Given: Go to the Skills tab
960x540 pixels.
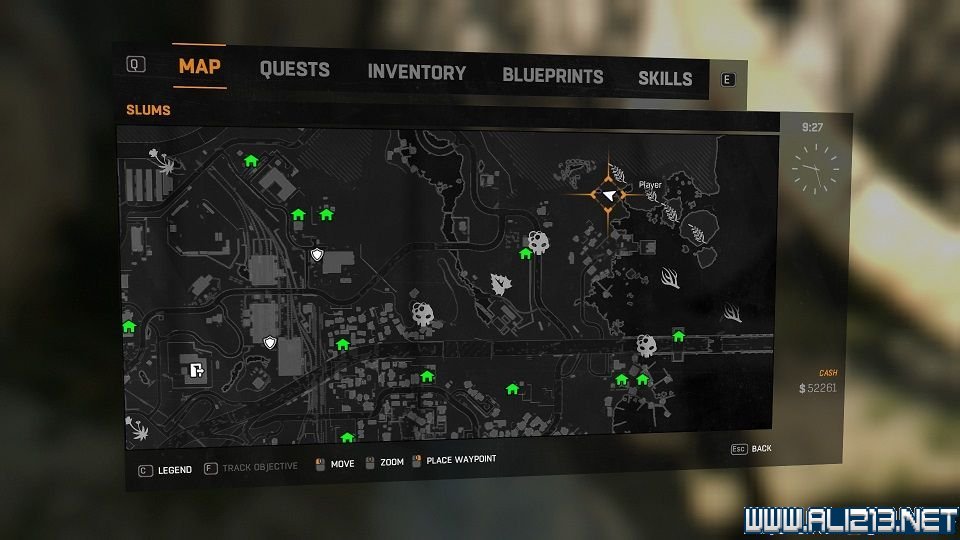Looking at the screenshot, I should coord(665,79).
